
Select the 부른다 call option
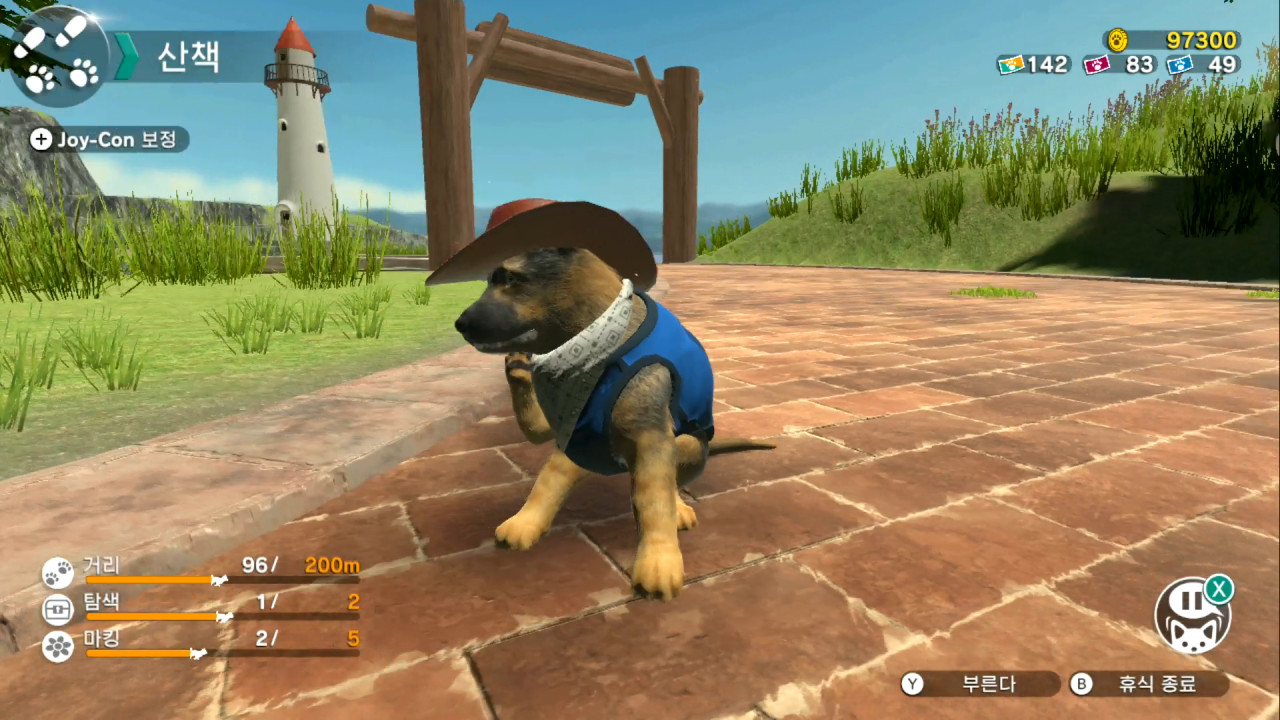(x=980, y=684)
